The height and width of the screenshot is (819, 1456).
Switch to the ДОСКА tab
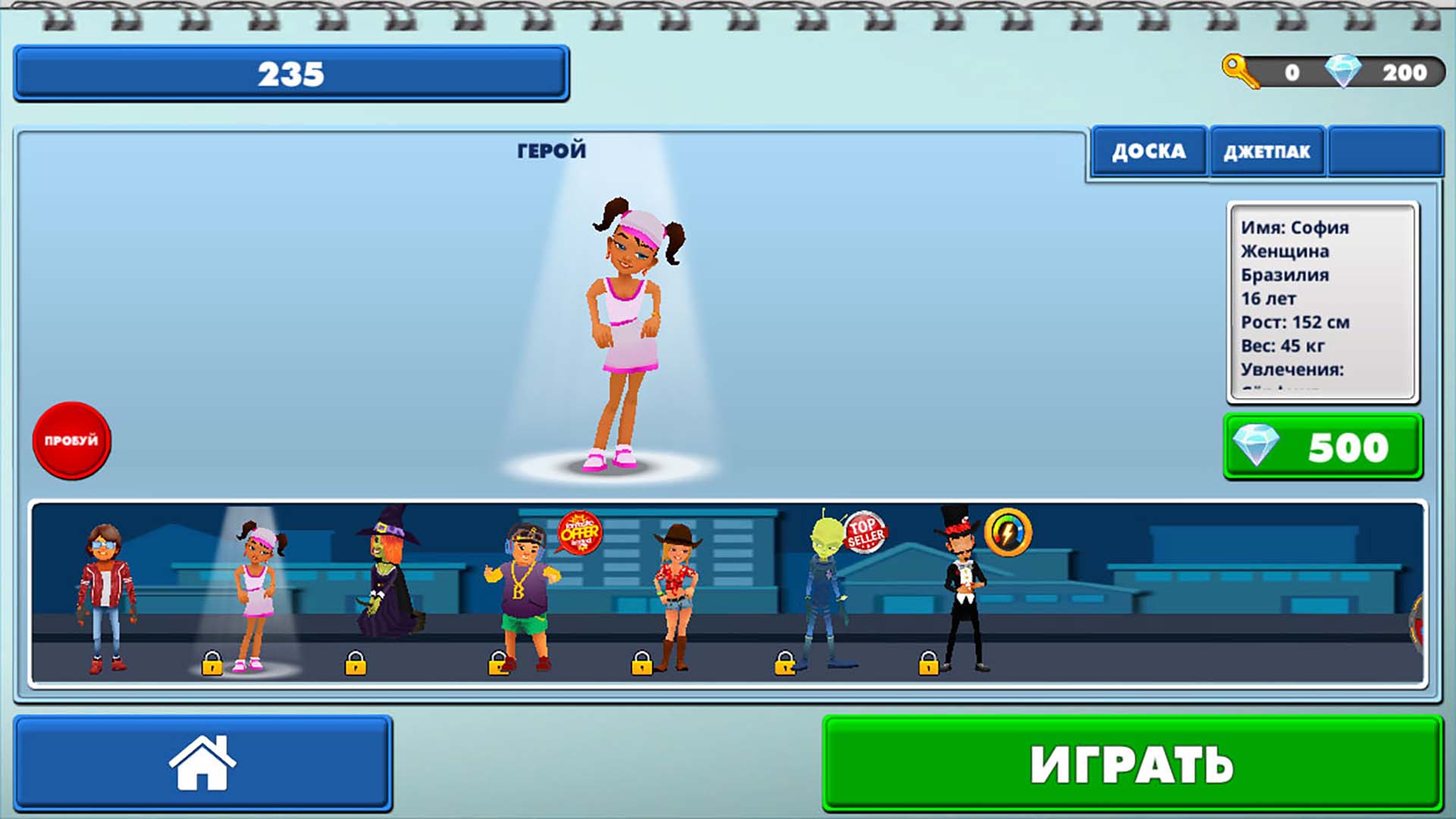pyautogui.click(x=1148, y=151)
